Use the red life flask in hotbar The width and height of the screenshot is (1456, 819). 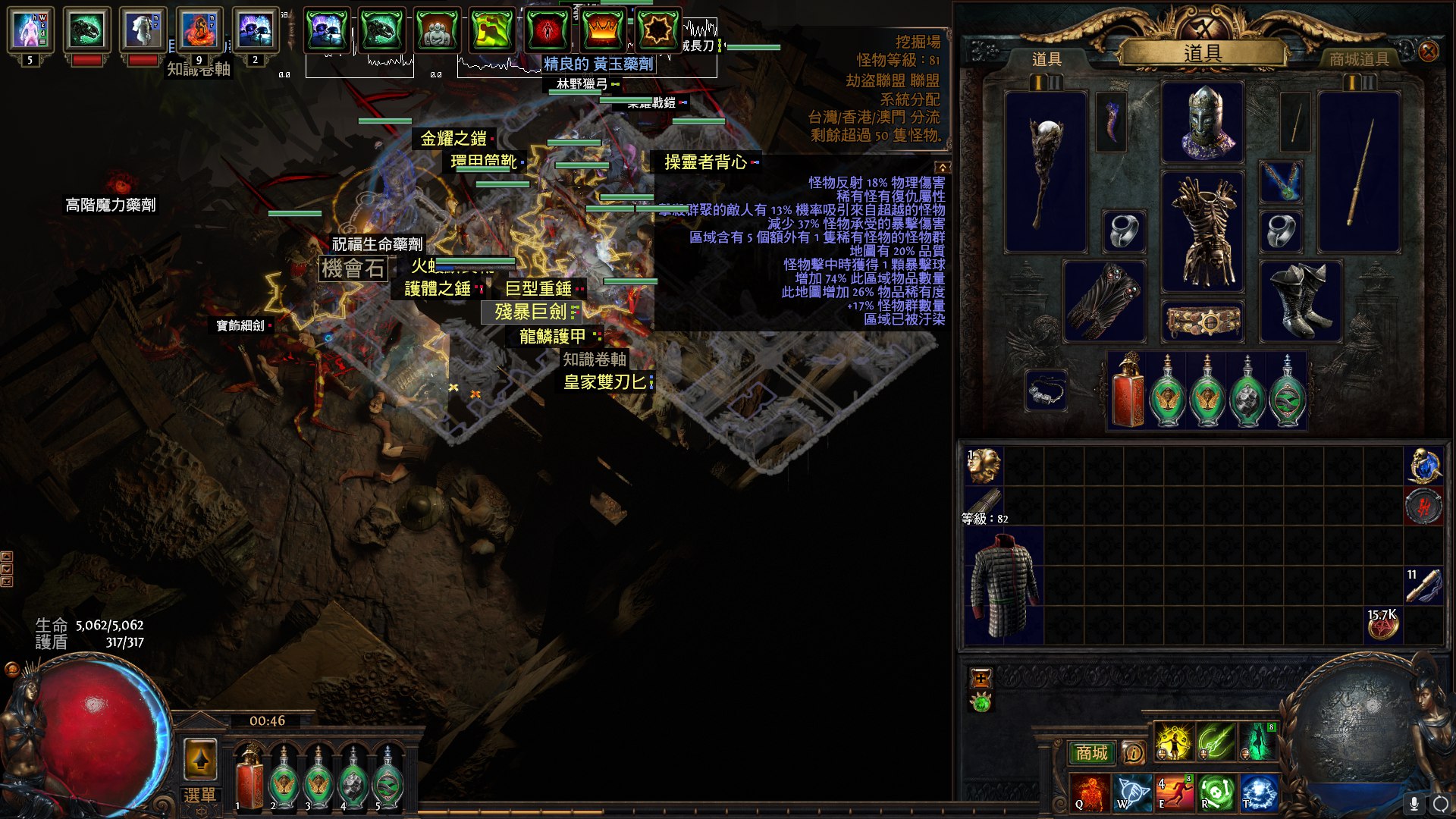pos(248,778)
